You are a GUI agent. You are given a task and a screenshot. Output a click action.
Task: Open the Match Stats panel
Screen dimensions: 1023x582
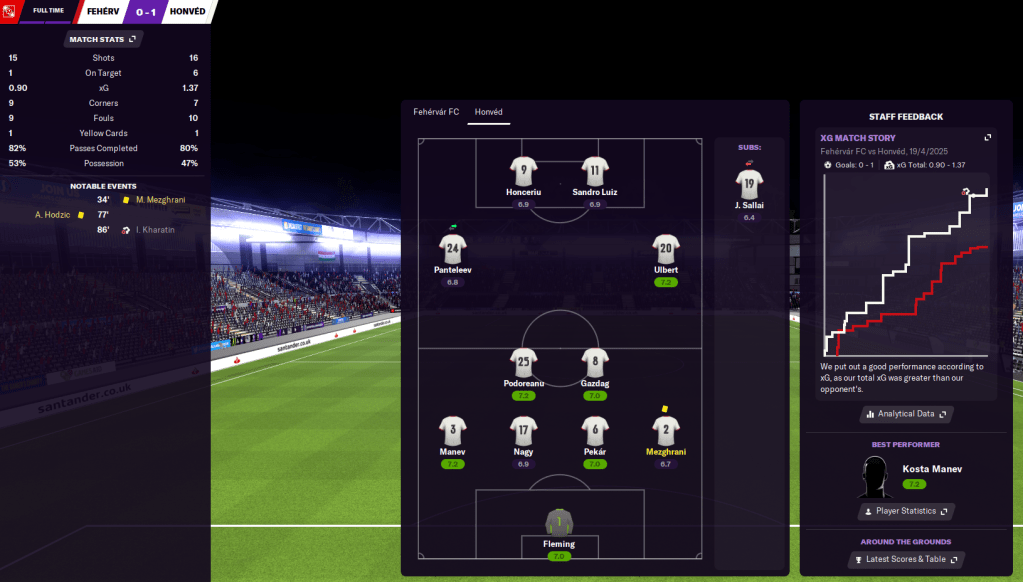tap(104, 39)
